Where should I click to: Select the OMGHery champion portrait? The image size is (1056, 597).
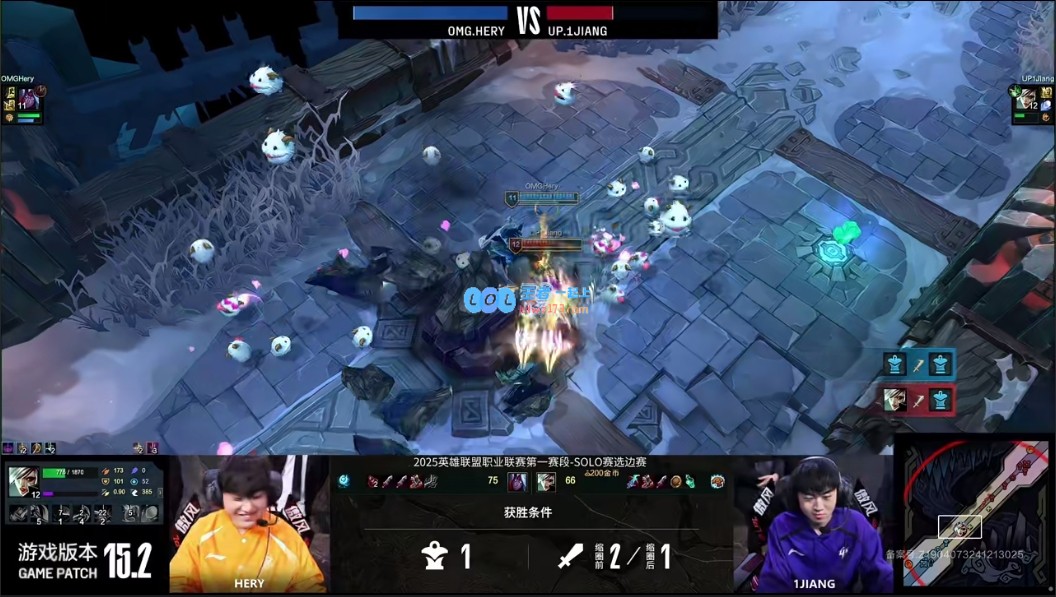28,98
